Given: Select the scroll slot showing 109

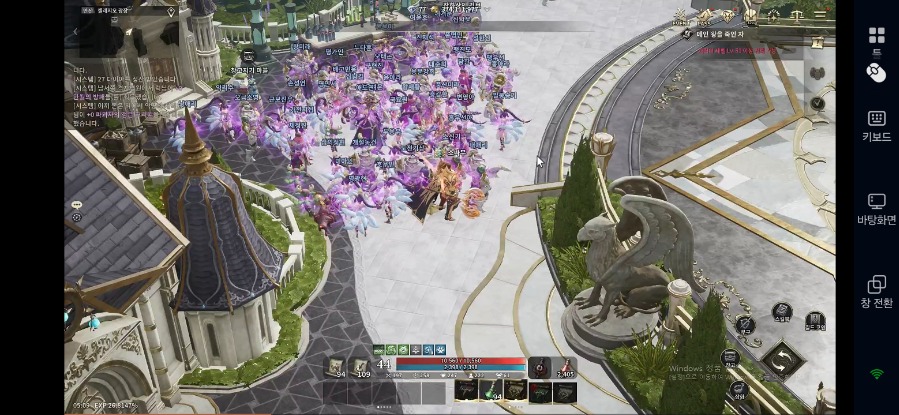Looking at the screenshot, I should tap(362, 368).
